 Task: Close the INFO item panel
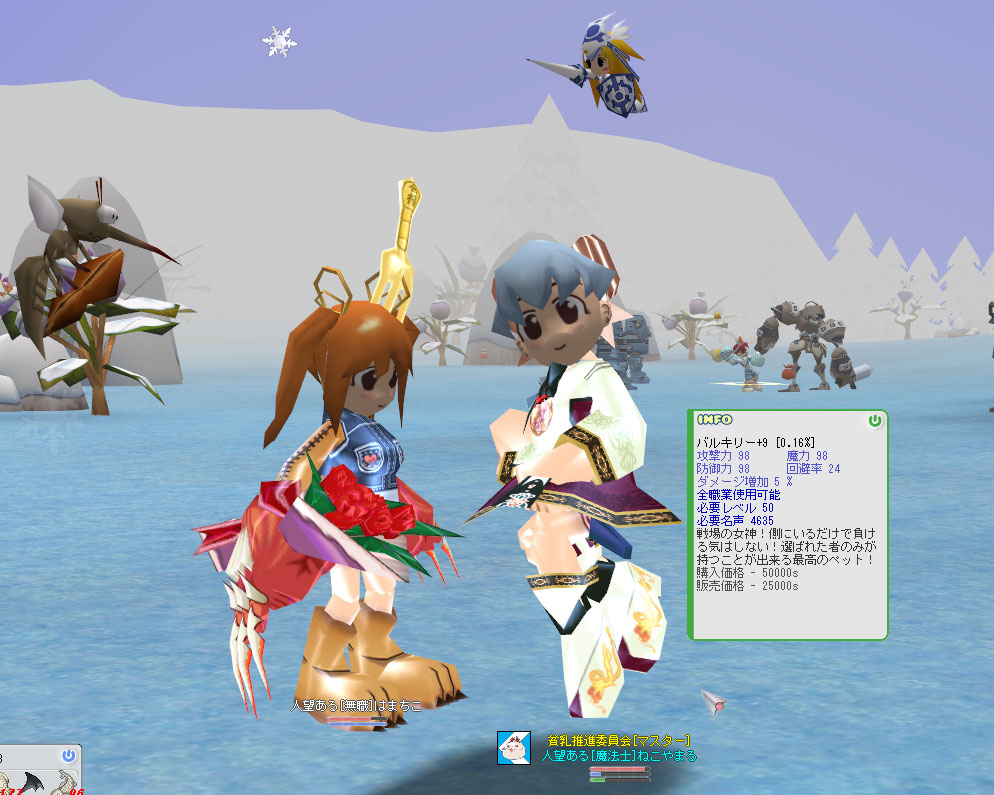[875, 421]
